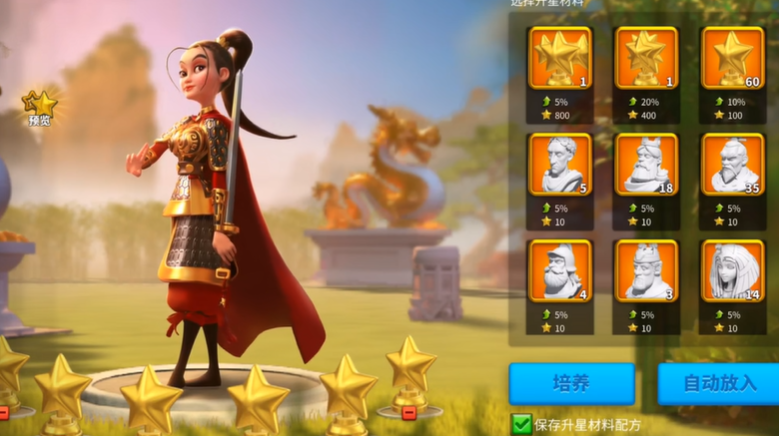Choose the sculpture with quantity 35
The width and height of the screenshot is (779, 436).
pyautogui.click(x=732, y=164)
